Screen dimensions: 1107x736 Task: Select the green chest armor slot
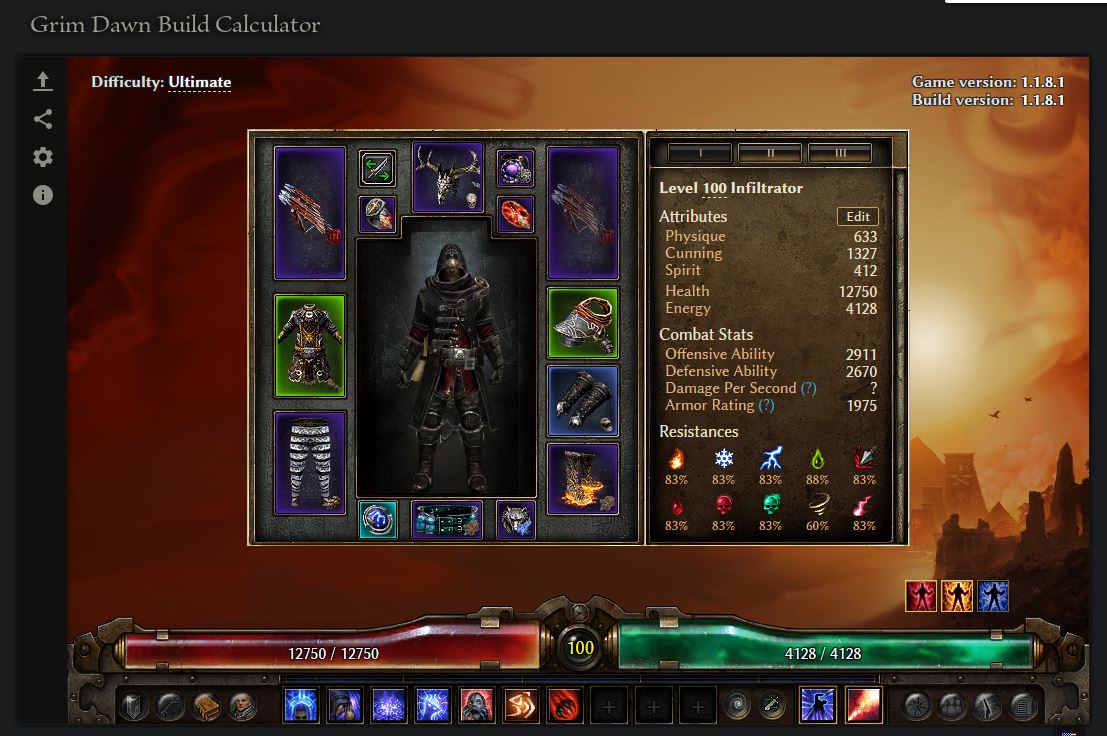[x=310, y=344]
